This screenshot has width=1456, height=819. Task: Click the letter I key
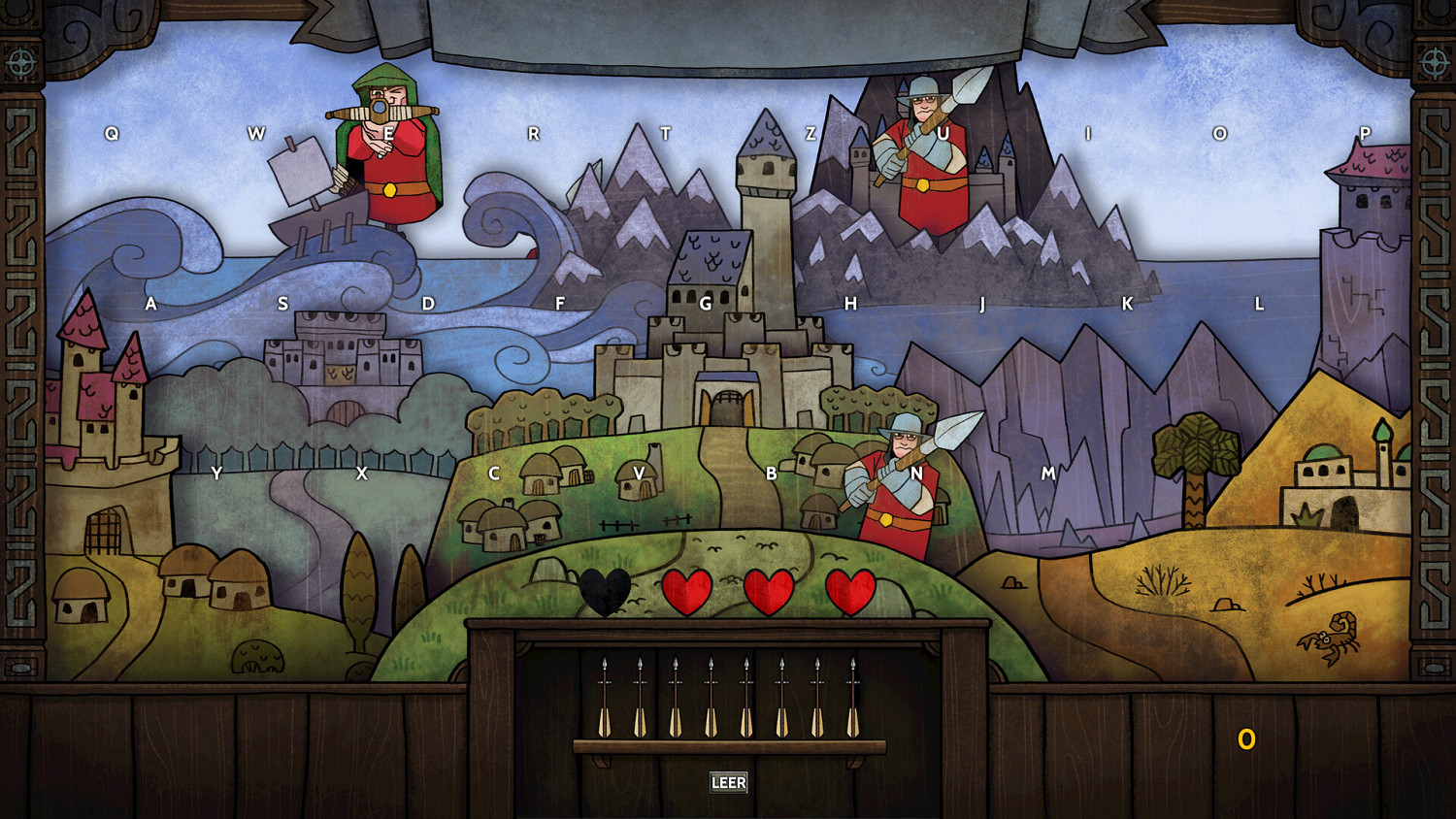tap(1087, 132)
